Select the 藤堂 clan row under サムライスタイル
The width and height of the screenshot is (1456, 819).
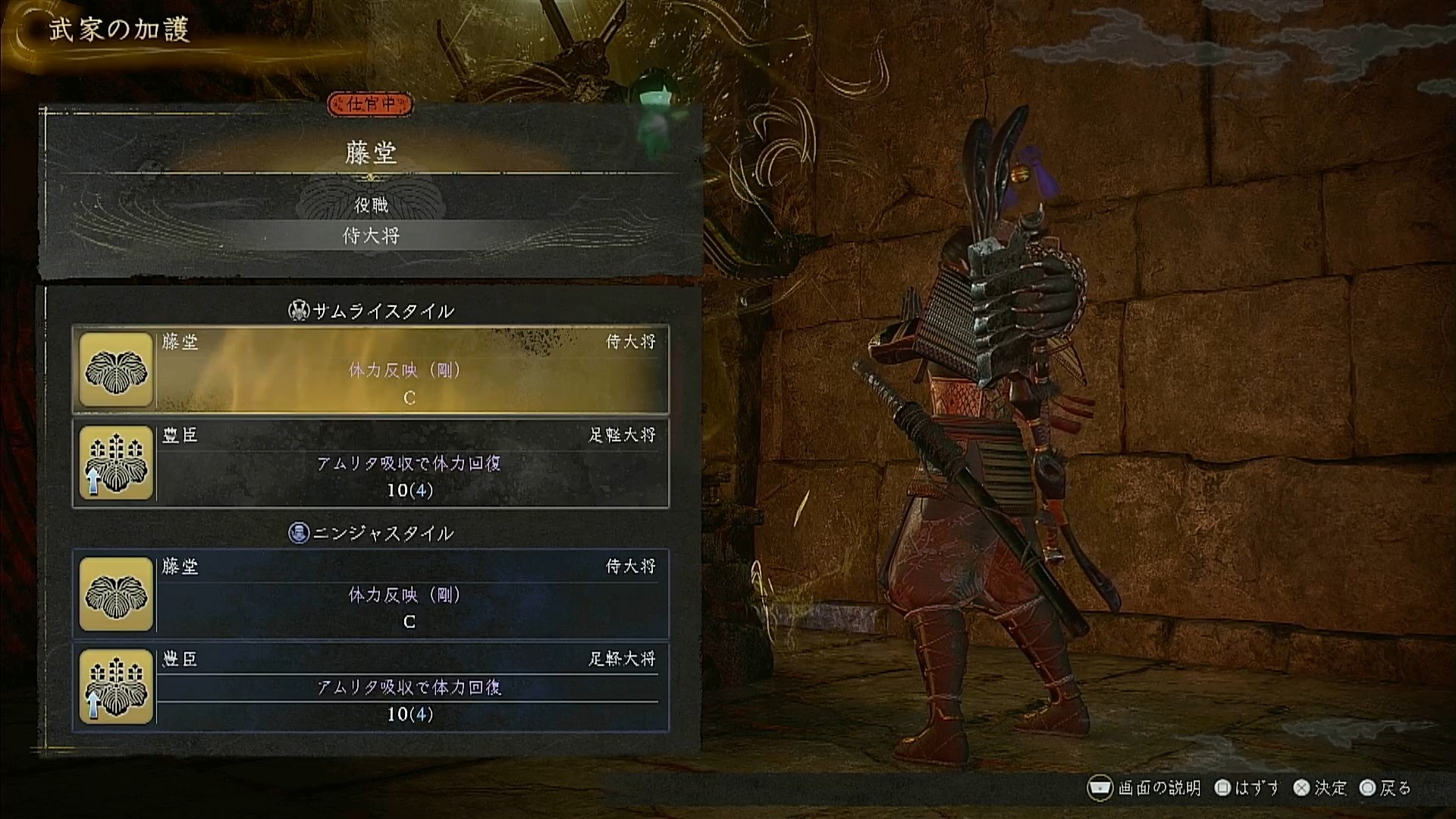click(x=371, y=370)
